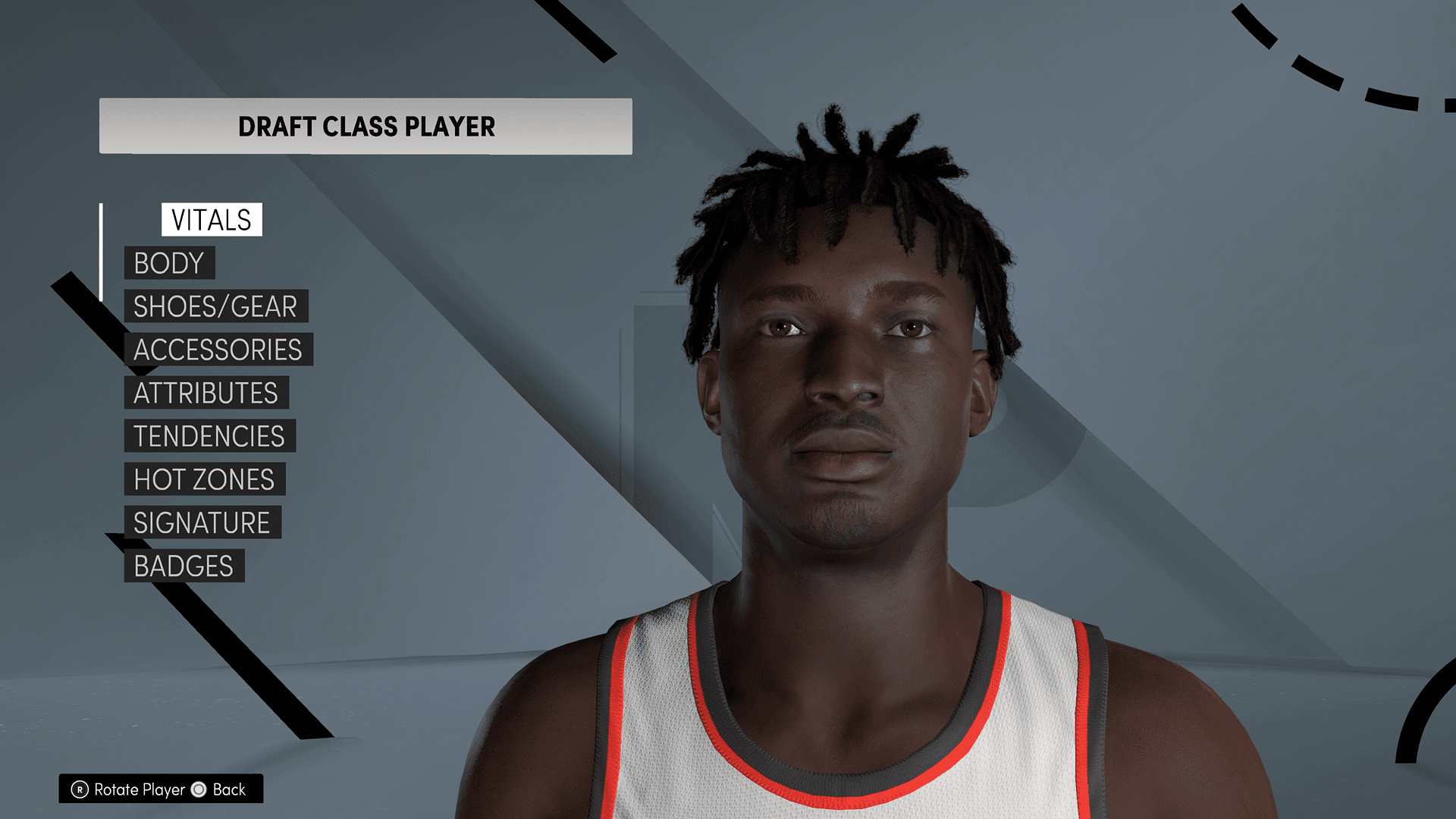Open the ATTRIBUTES editor
The width and height of the screenshot is (1456, 819).
205,394
